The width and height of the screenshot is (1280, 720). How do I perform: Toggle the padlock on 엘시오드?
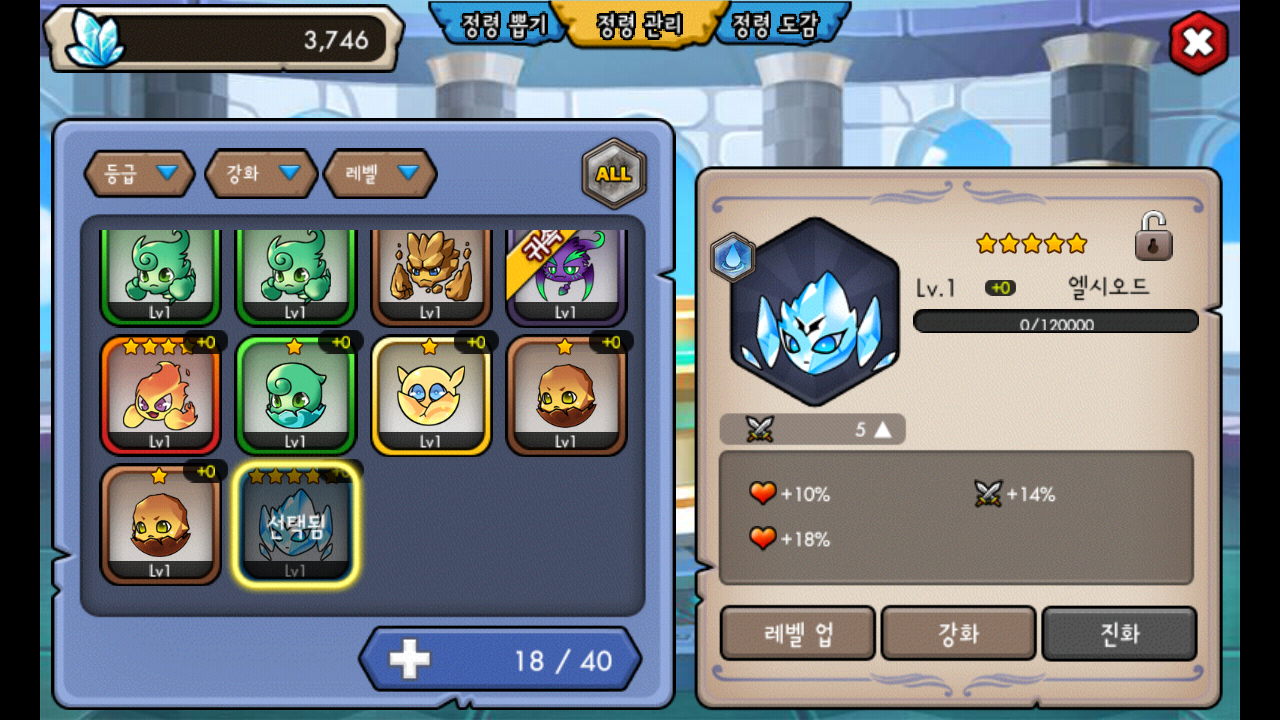[1153, 237]
